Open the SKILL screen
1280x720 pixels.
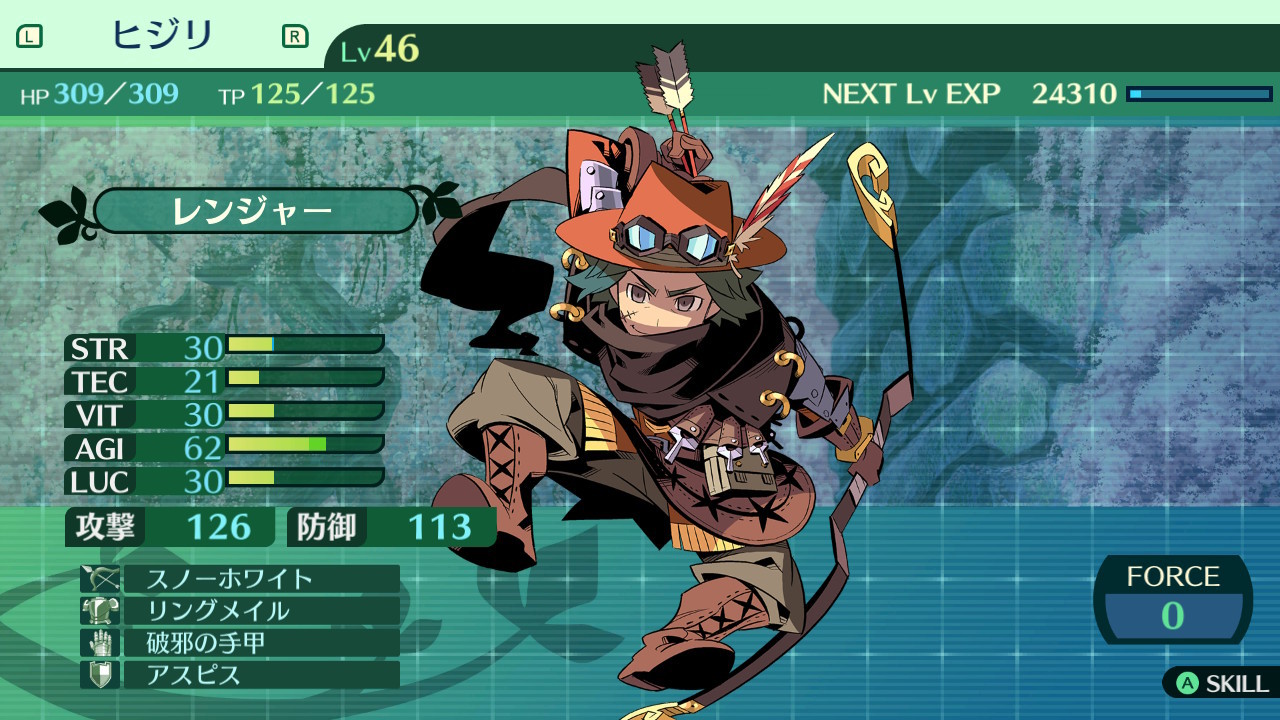pyautogui.click(x=1223, y=684)
